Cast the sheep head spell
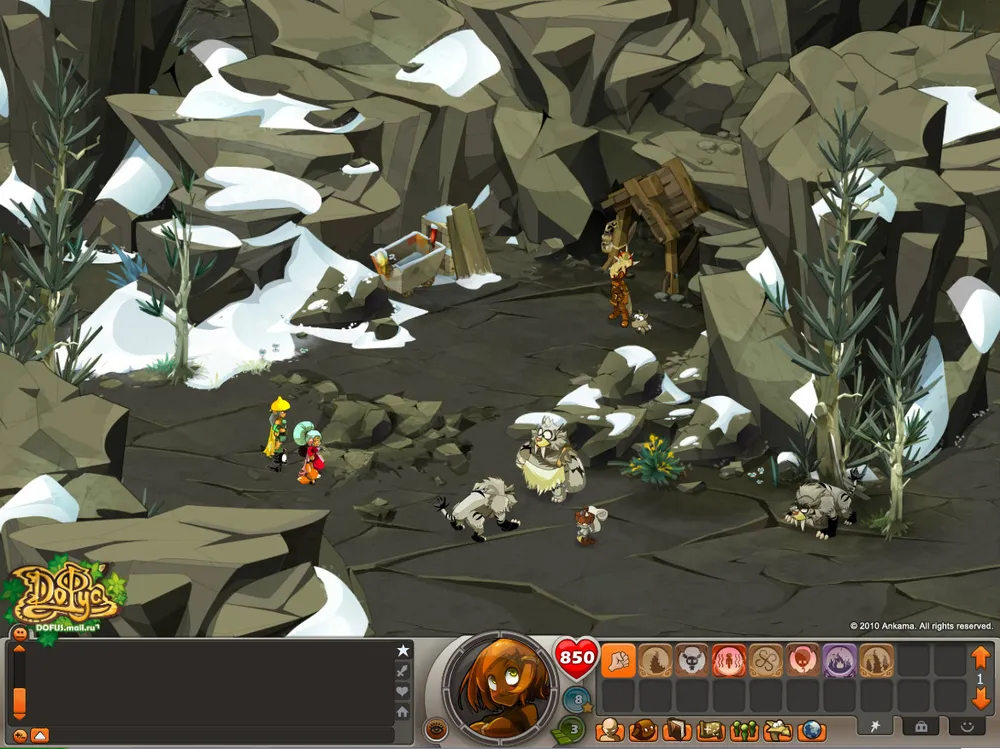The height and width of the screenshot is (749, 1000). pyautogui.click(x=692, y=661)
